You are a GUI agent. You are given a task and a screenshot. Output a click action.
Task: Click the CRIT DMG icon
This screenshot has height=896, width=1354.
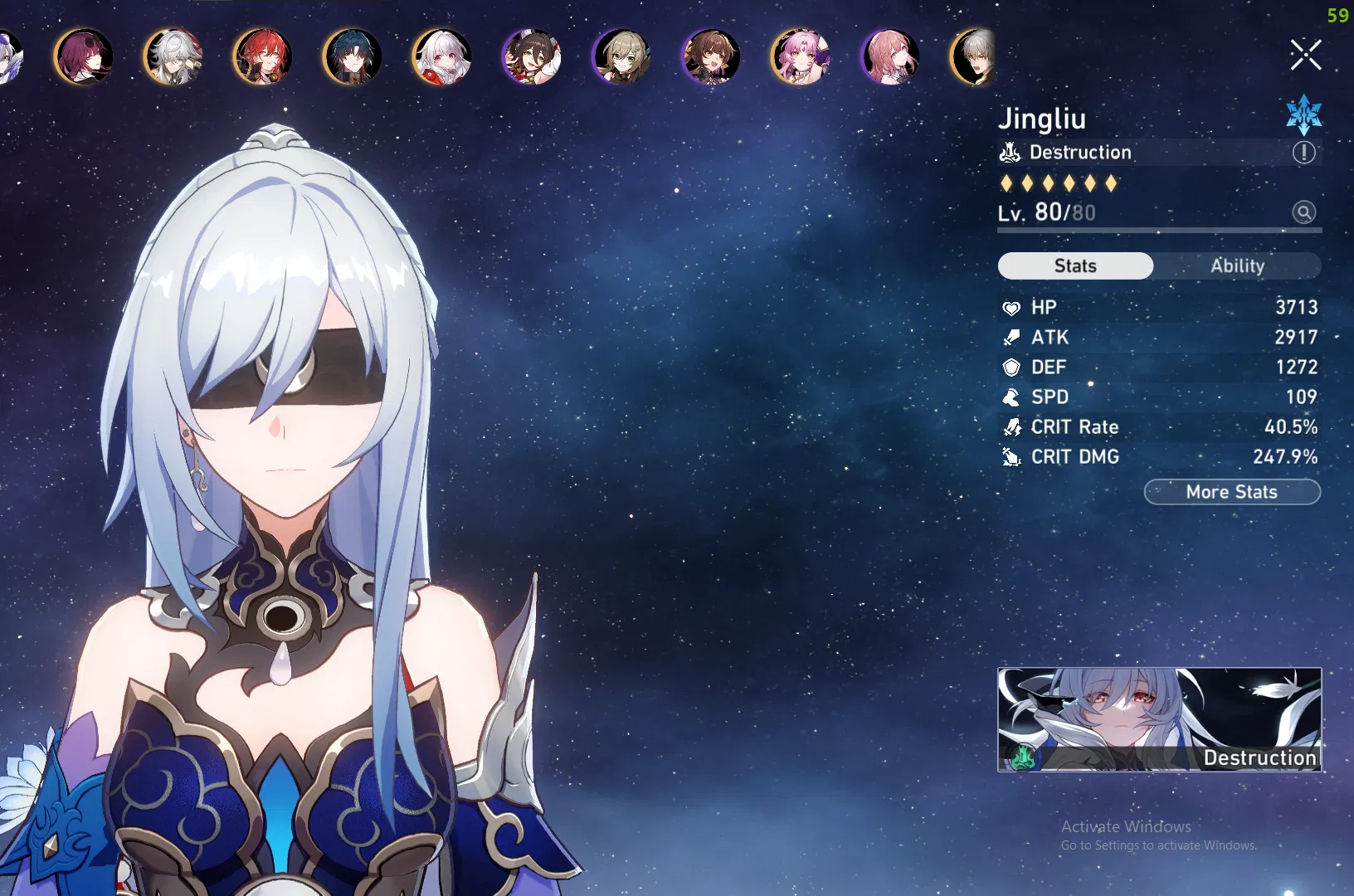[x=1012, y=457]
